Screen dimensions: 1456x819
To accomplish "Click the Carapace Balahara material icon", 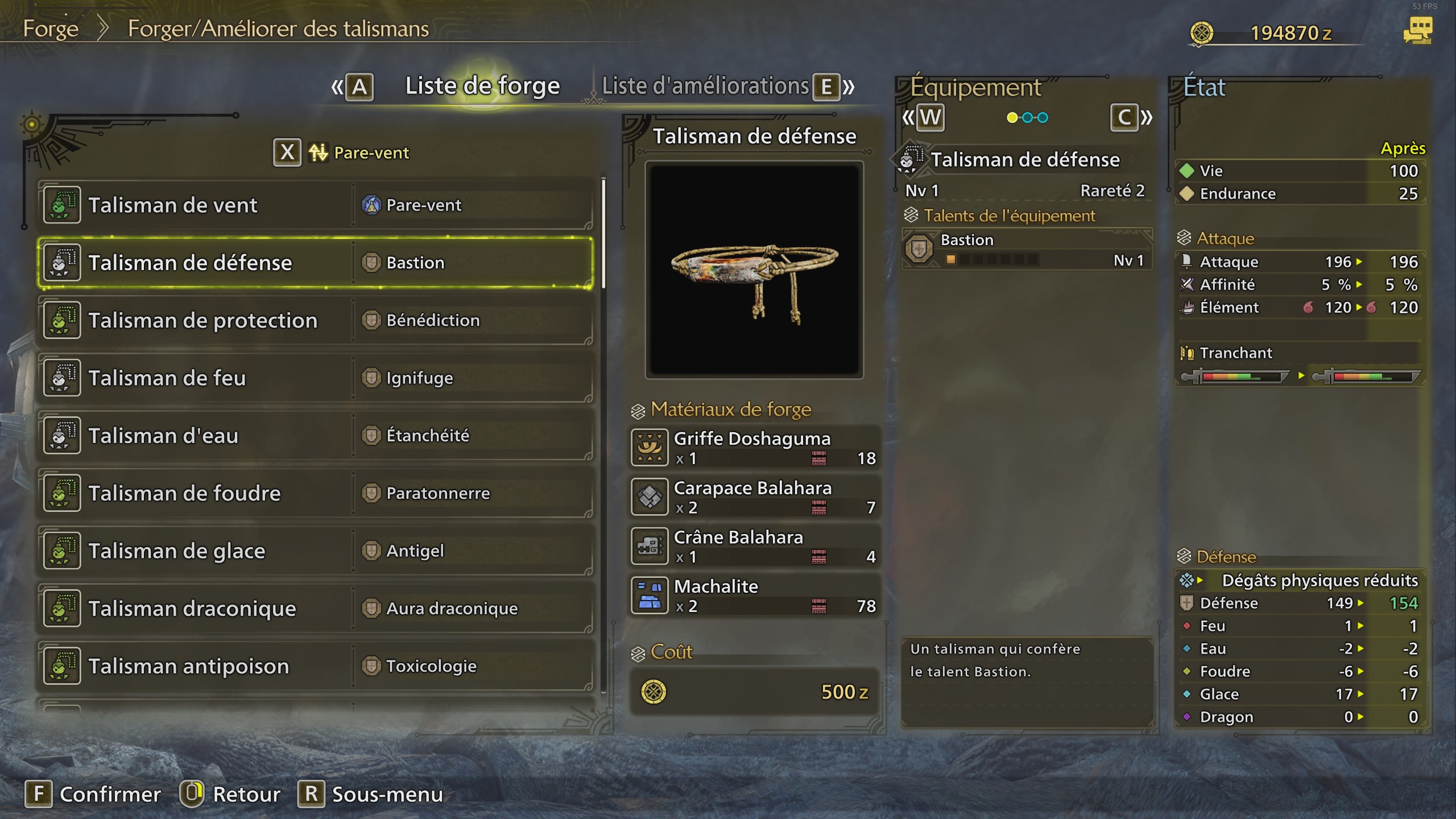I will (x=650, y=496).
